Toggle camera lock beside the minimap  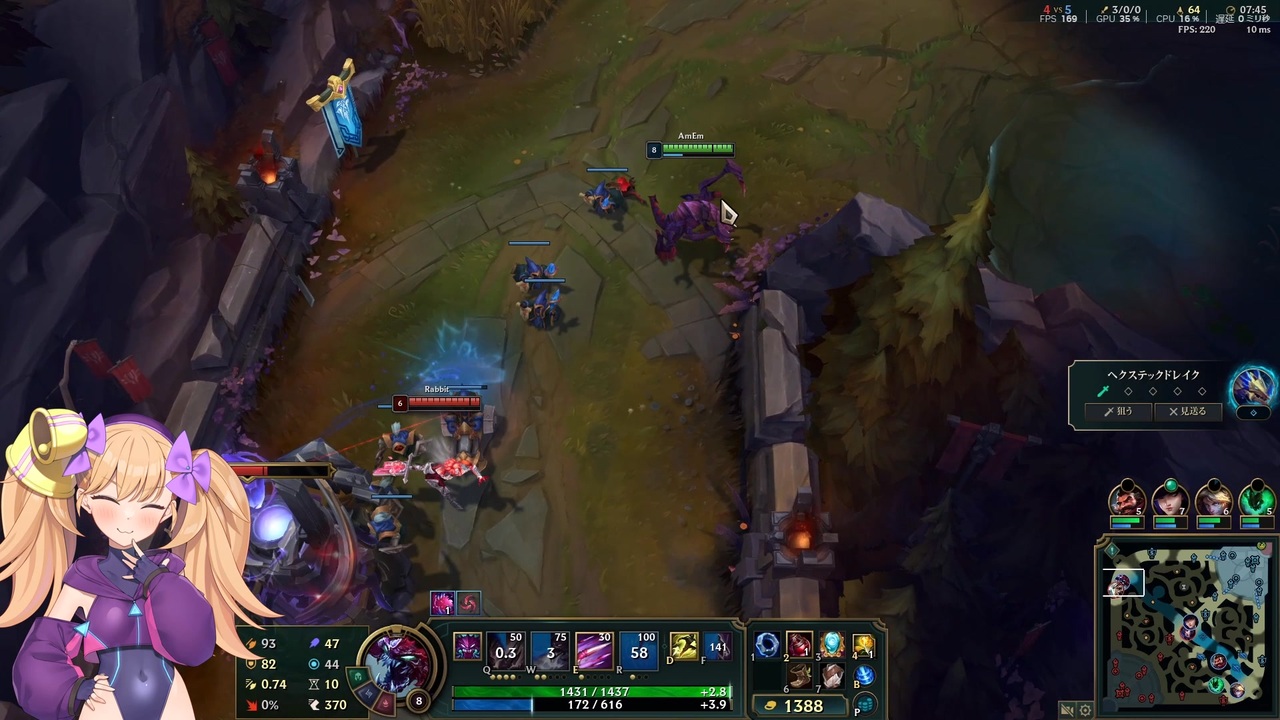pyautogui.click(x=1066, y=710)
